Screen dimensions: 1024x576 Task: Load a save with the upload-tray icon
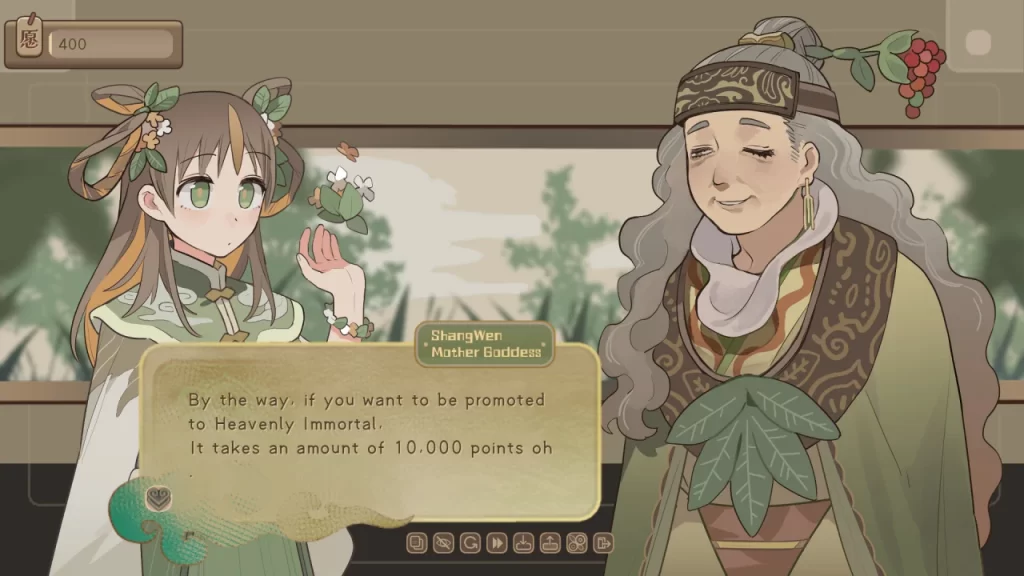point(550,543)
